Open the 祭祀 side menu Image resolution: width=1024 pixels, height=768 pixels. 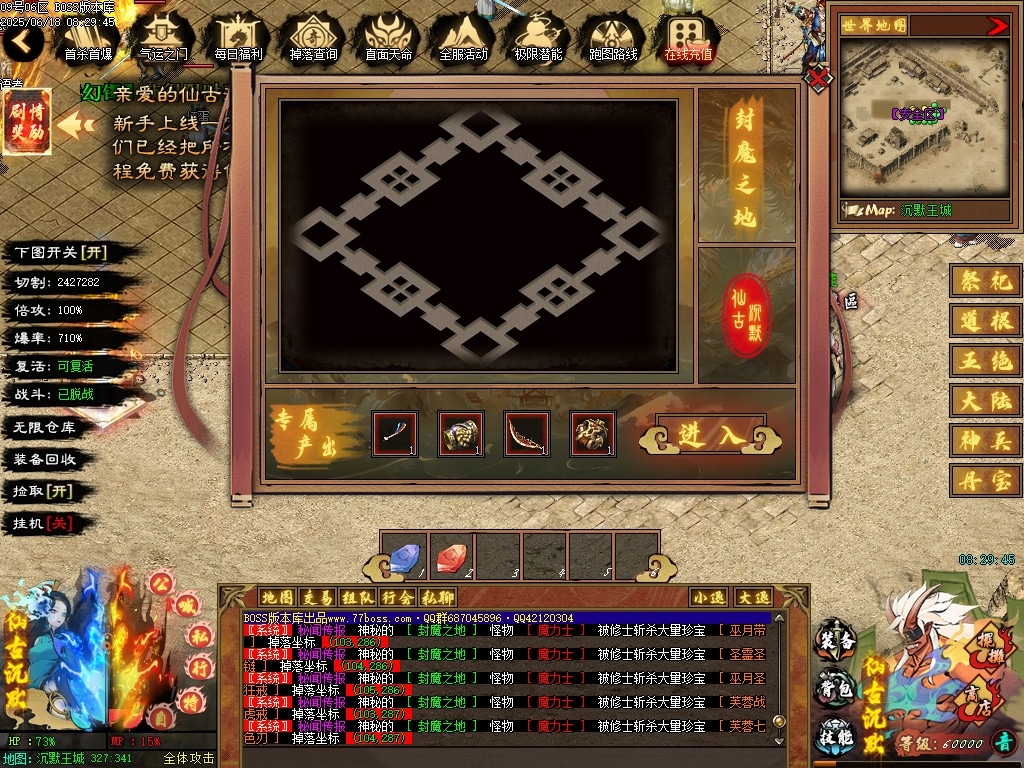986,281
